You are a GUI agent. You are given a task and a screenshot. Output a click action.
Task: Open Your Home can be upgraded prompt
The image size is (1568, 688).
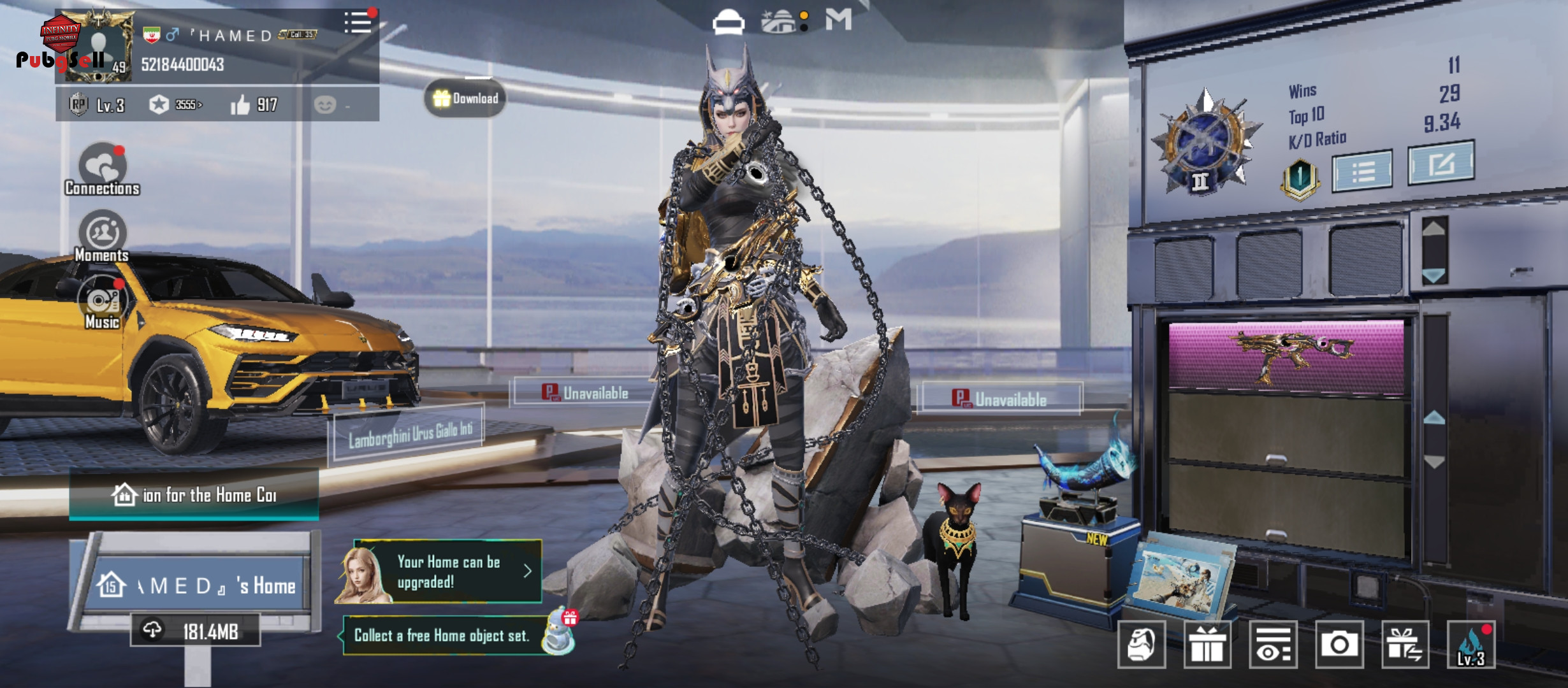click(447, 571)
